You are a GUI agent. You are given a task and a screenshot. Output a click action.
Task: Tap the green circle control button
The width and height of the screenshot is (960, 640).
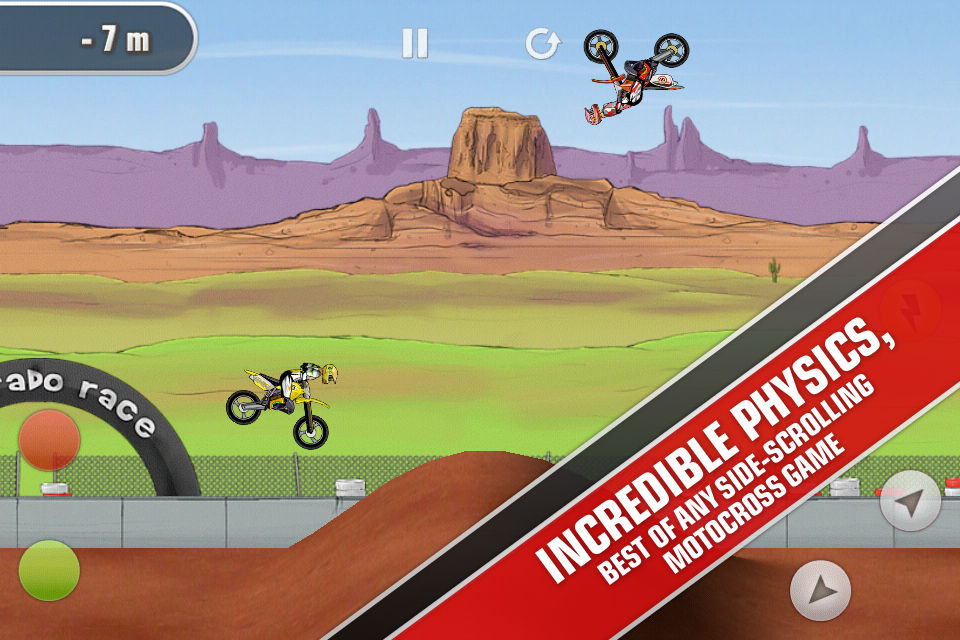(49, 570)
